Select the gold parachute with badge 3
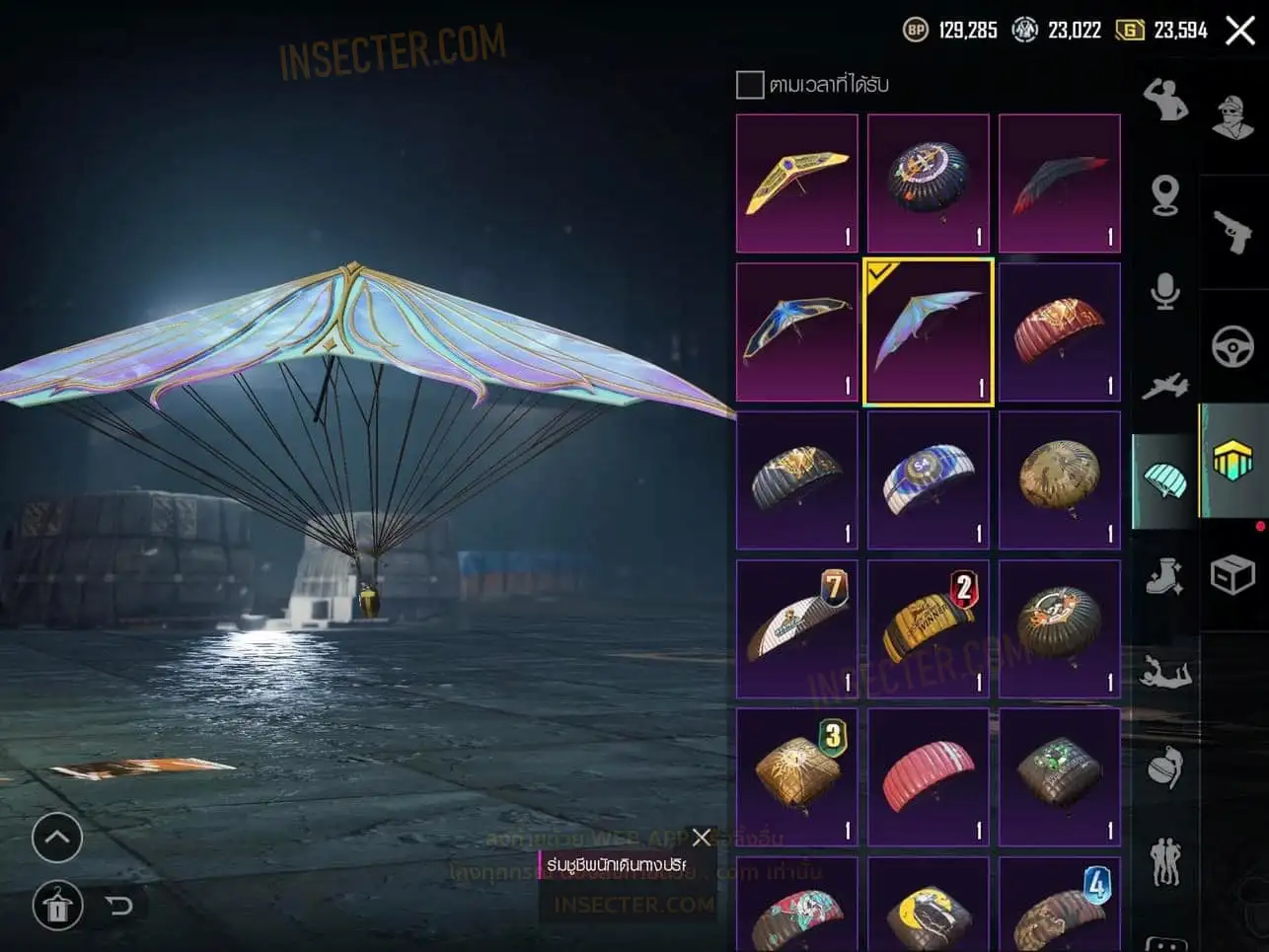The width and height of the screenshot is (1269, 952). coord(796,777)
